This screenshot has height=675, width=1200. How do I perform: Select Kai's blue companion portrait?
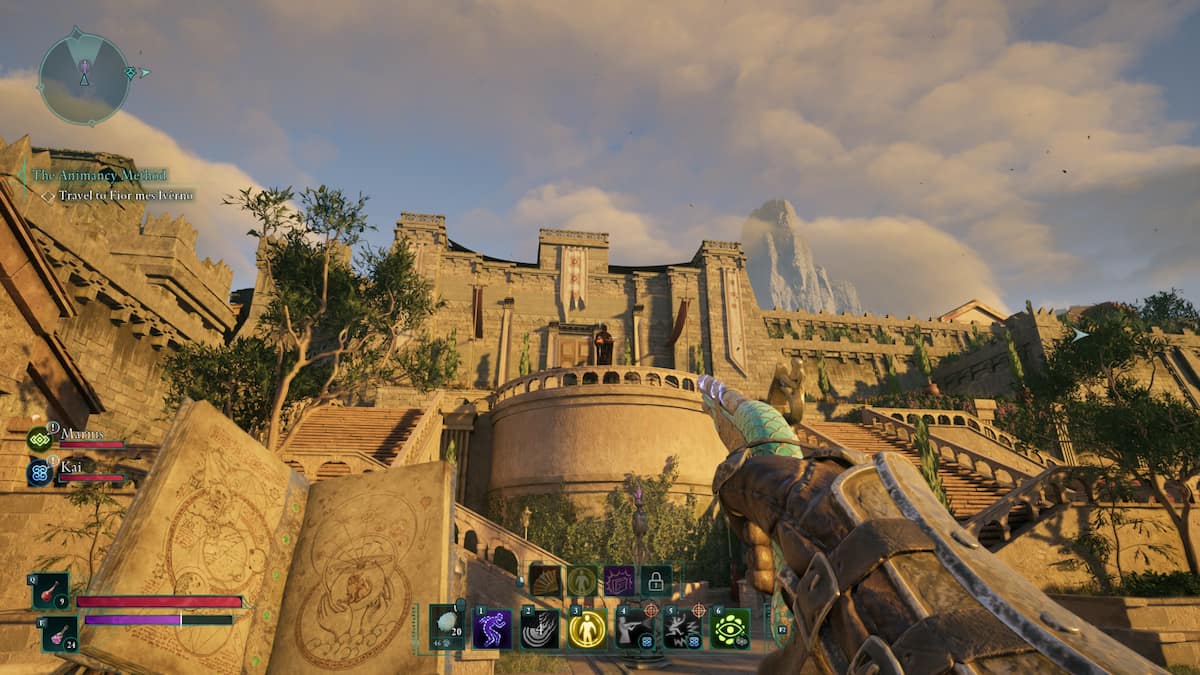pyautogui.click(x=40, y=472)
